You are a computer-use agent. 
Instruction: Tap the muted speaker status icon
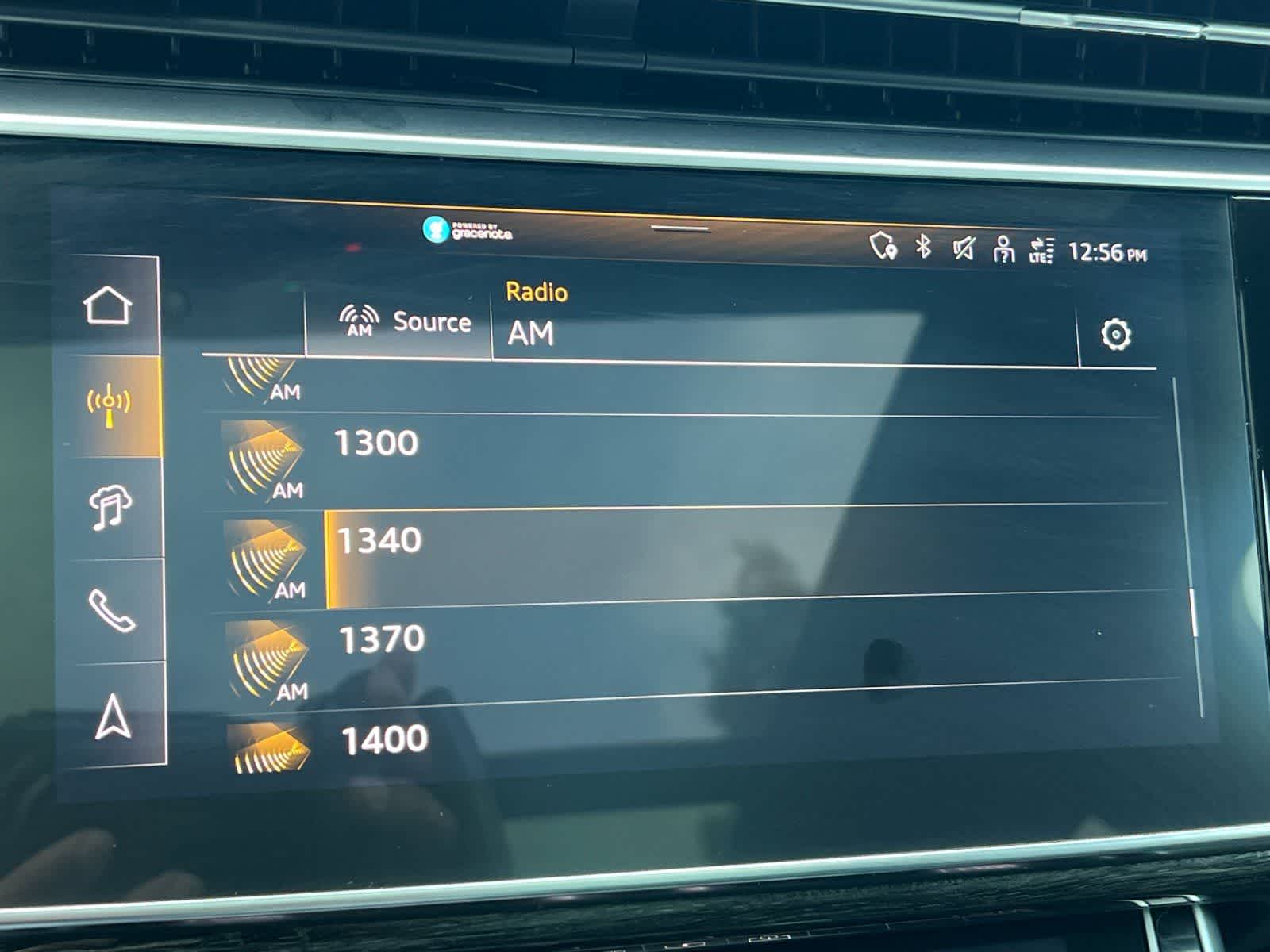click(963, 250)
